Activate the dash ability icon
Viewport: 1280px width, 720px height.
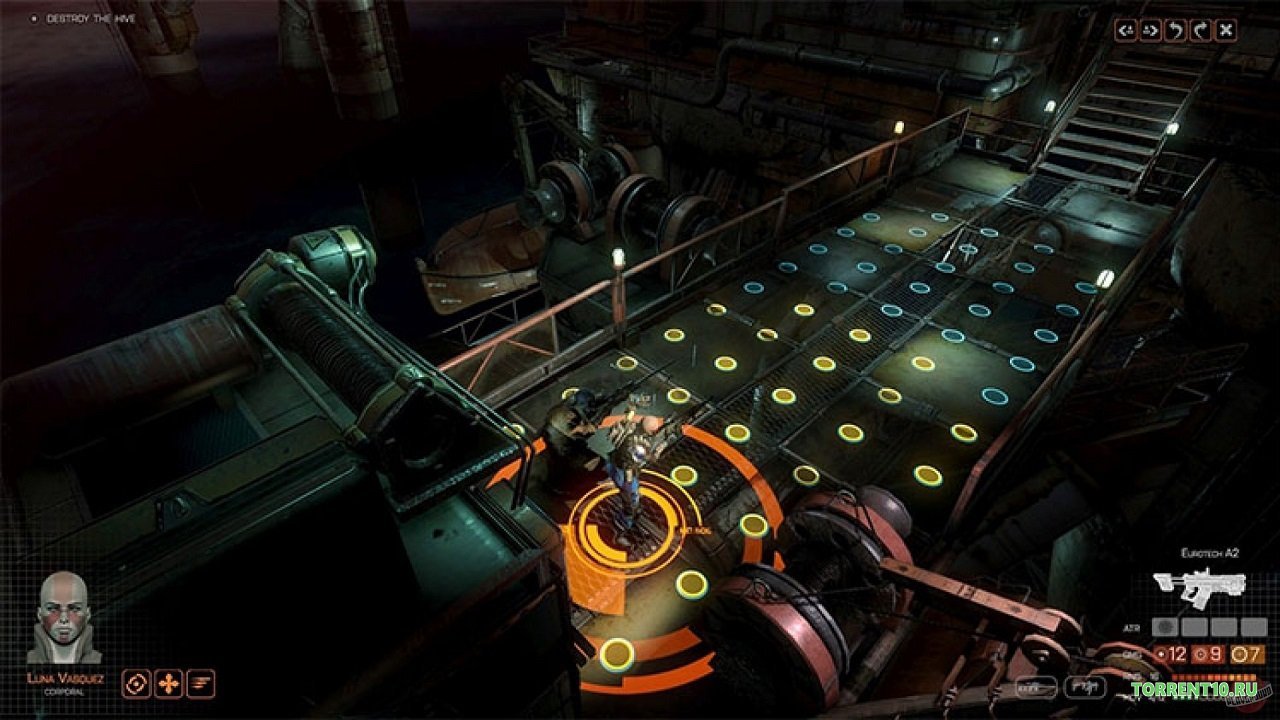(201, 683)
